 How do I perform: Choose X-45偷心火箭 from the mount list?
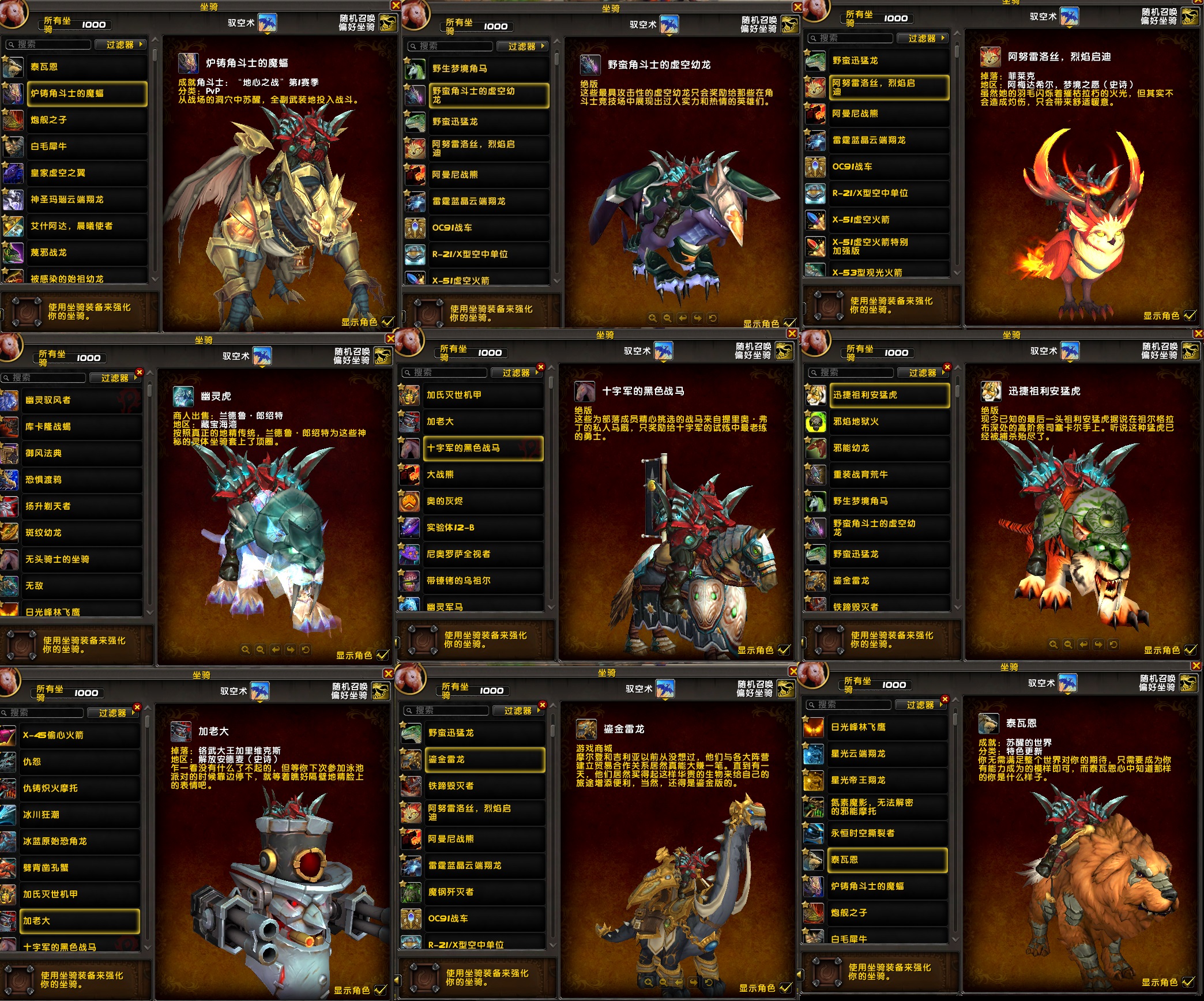pos(80,735)
